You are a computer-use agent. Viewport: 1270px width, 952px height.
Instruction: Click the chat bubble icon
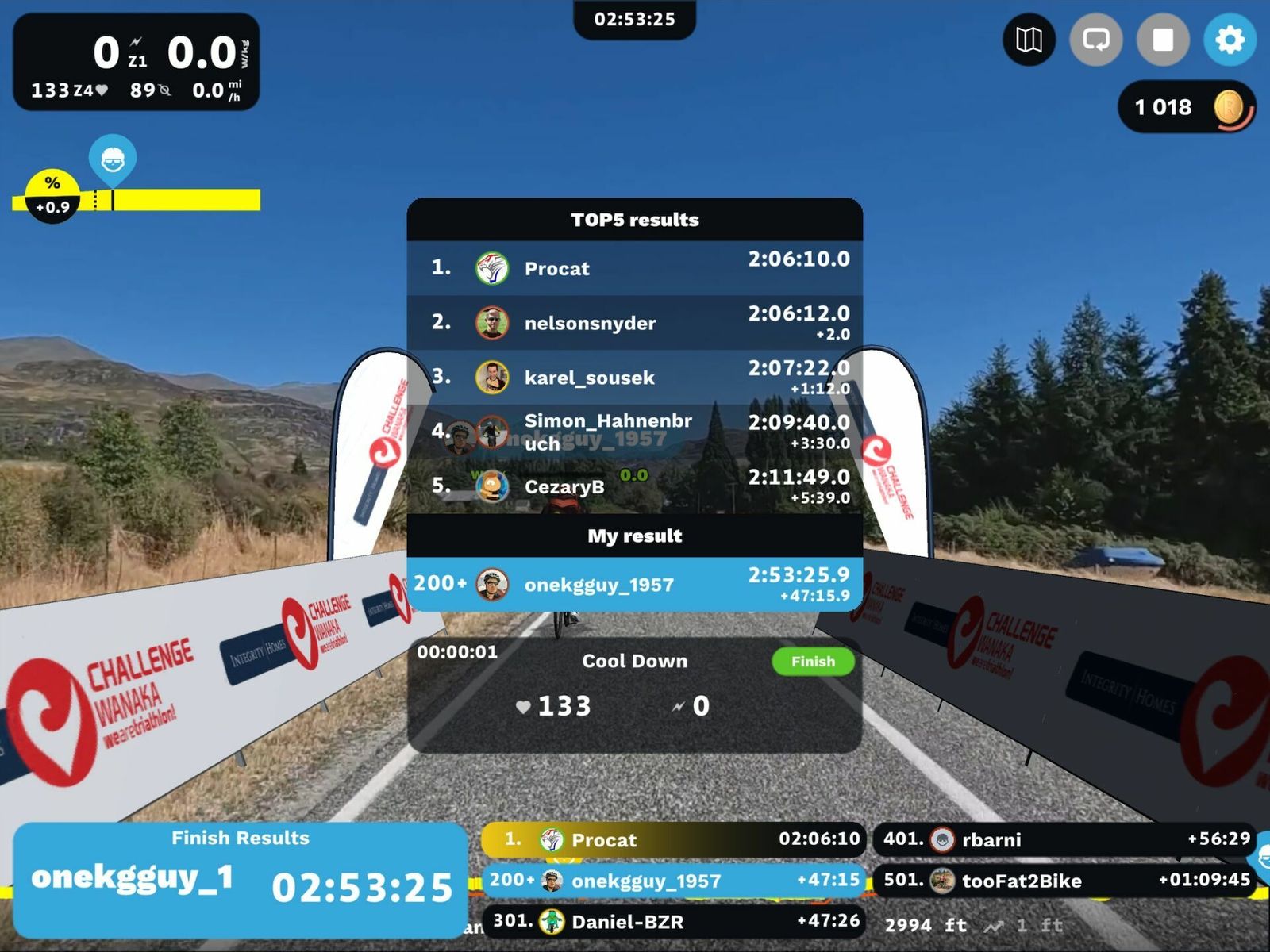[x=1095, y=40]
